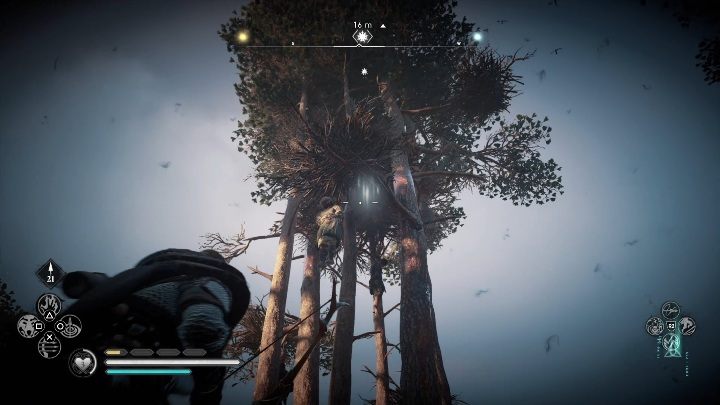The width and height of the screenshot is (720, 405).
Task: Click the white diamond marker showing 16 m
Action: point(362,37)
